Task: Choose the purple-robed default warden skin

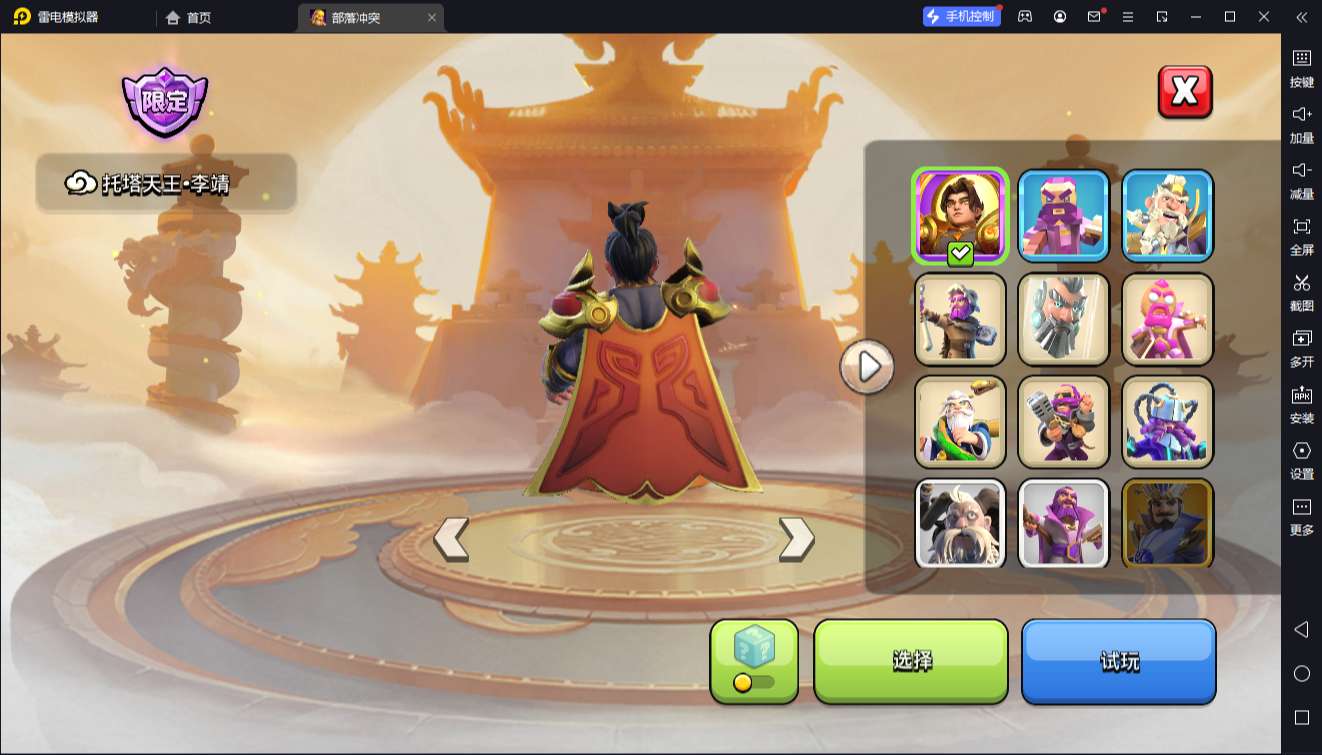Action: 1064,523
